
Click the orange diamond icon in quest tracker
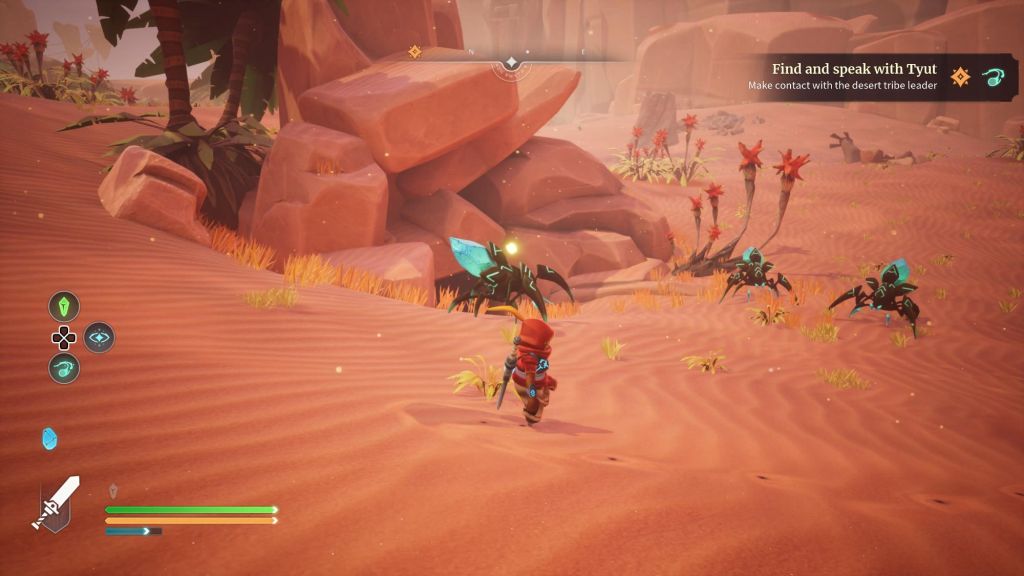[x=960, y=77]
